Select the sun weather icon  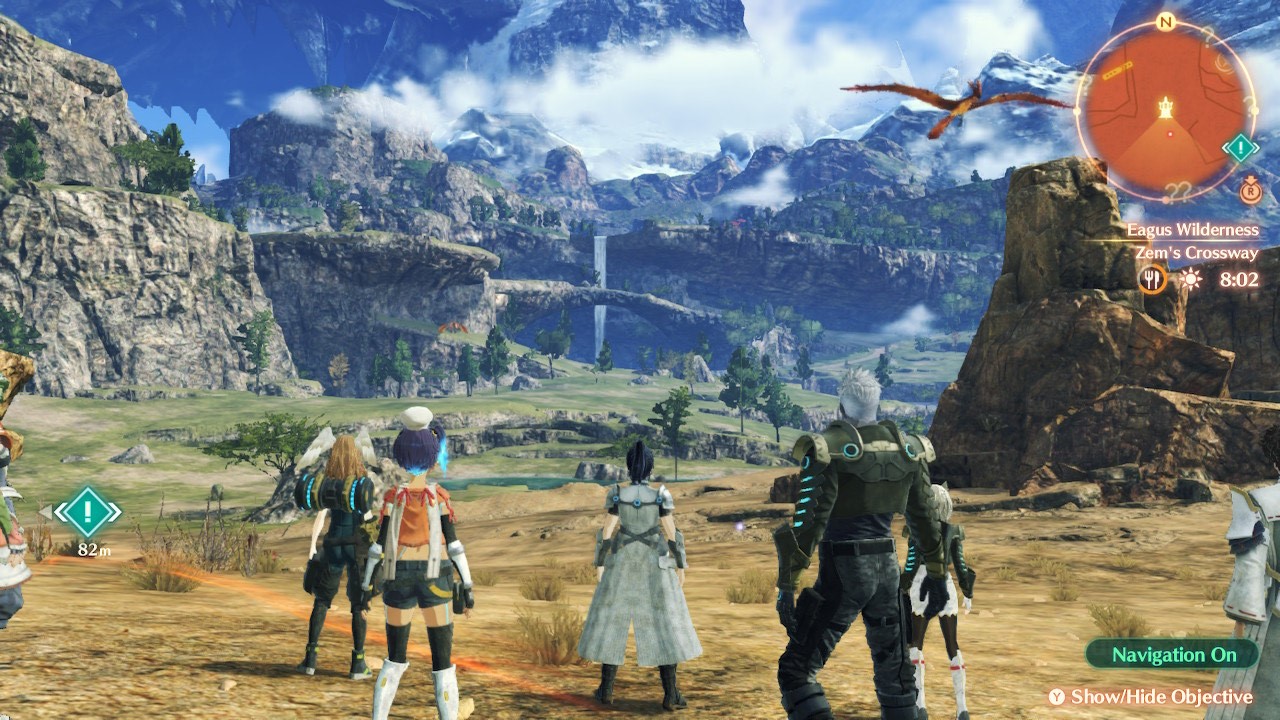(x=1190, y=279)
